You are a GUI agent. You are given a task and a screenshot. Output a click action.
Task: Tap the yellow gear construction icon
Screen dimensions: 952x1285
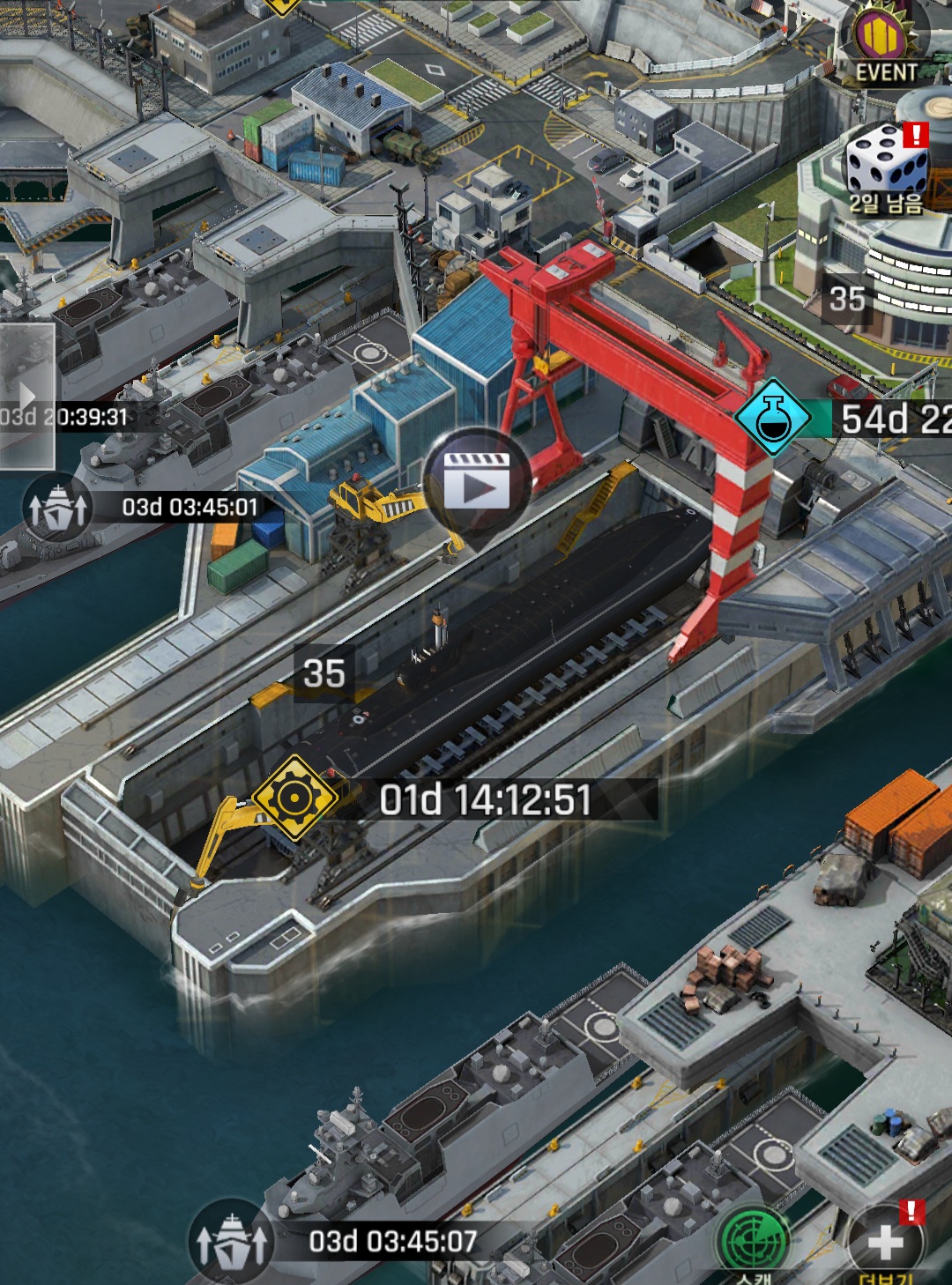(x=294, y=797)
